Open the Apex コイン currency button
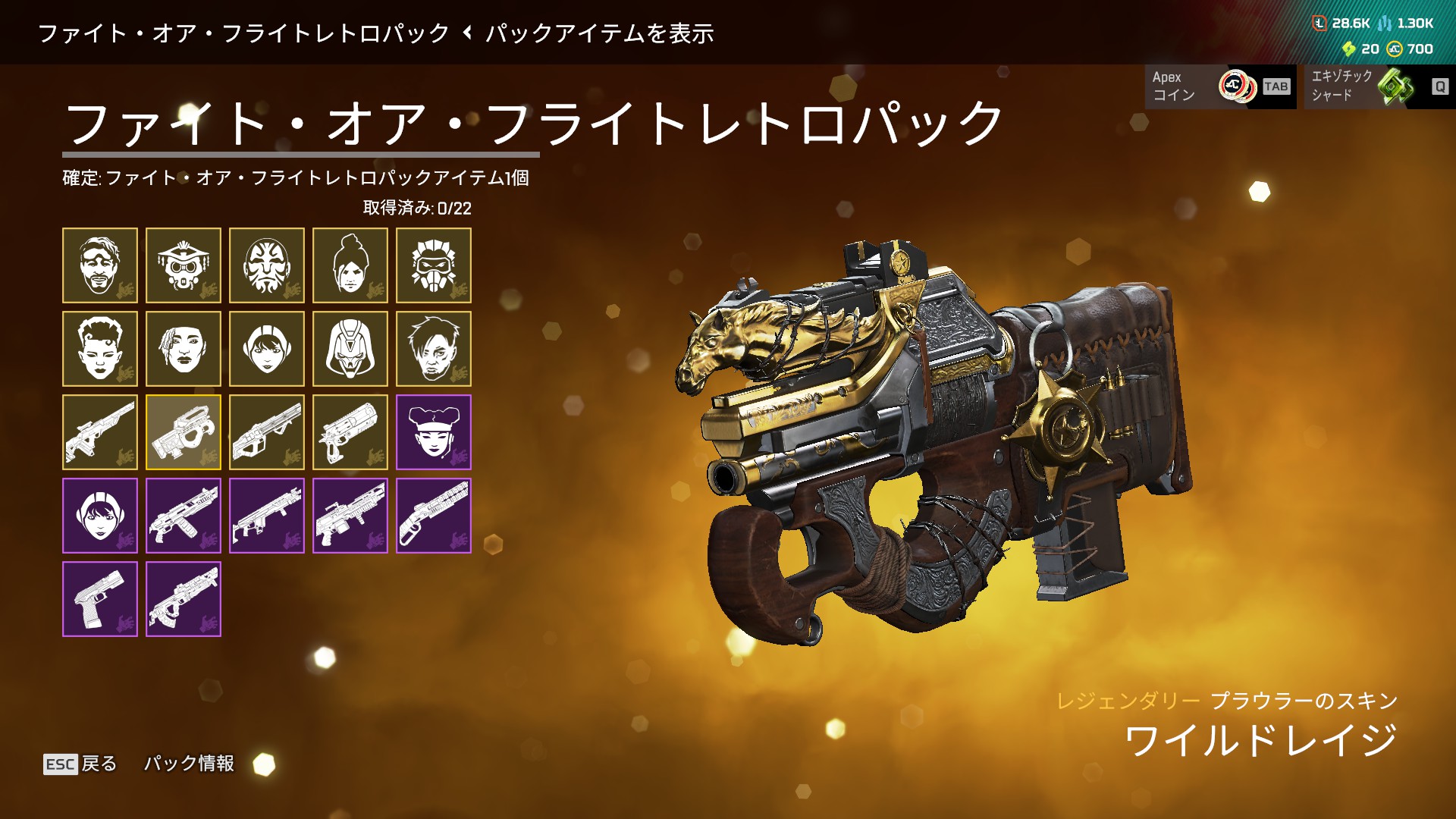1456x819 pixels. pos(1220,86)
